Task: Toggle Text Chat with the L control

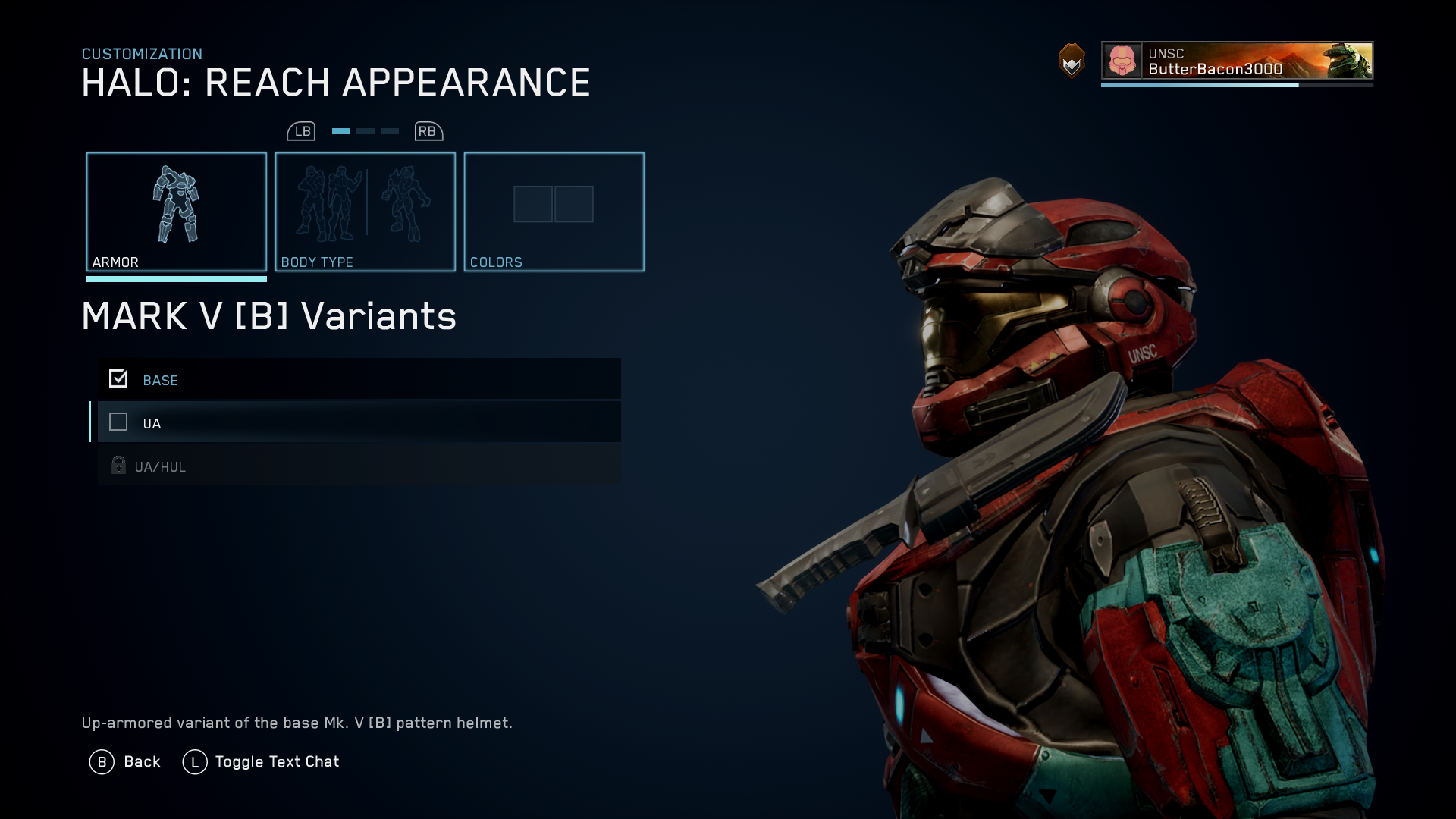Action: (x=196, y=761)
